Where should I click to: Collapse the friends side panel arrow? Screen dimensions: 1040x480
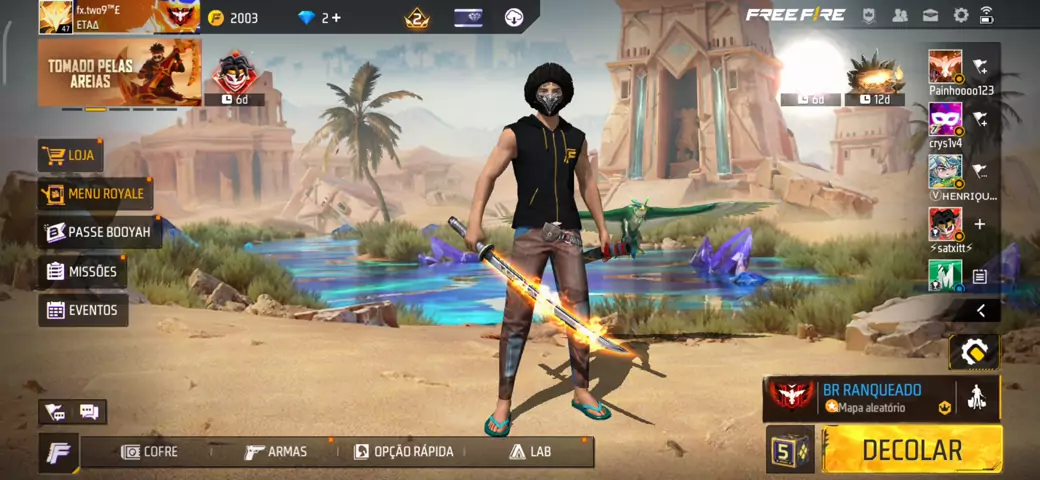(x=980, y=311)
